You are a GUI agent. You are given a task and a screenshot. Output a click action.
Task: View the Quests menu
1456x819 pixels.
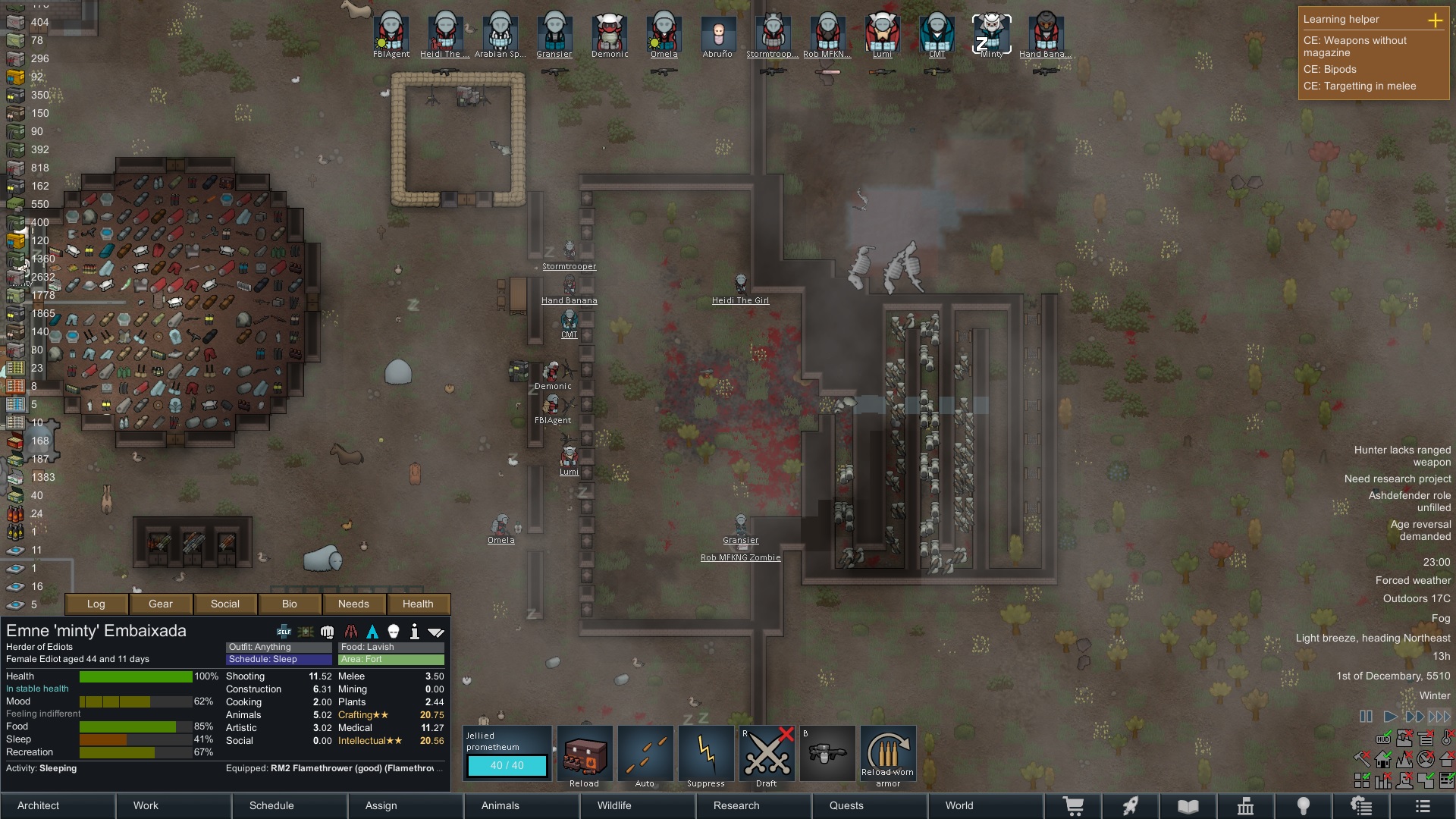pyautogui.click(x=846, y=805)
